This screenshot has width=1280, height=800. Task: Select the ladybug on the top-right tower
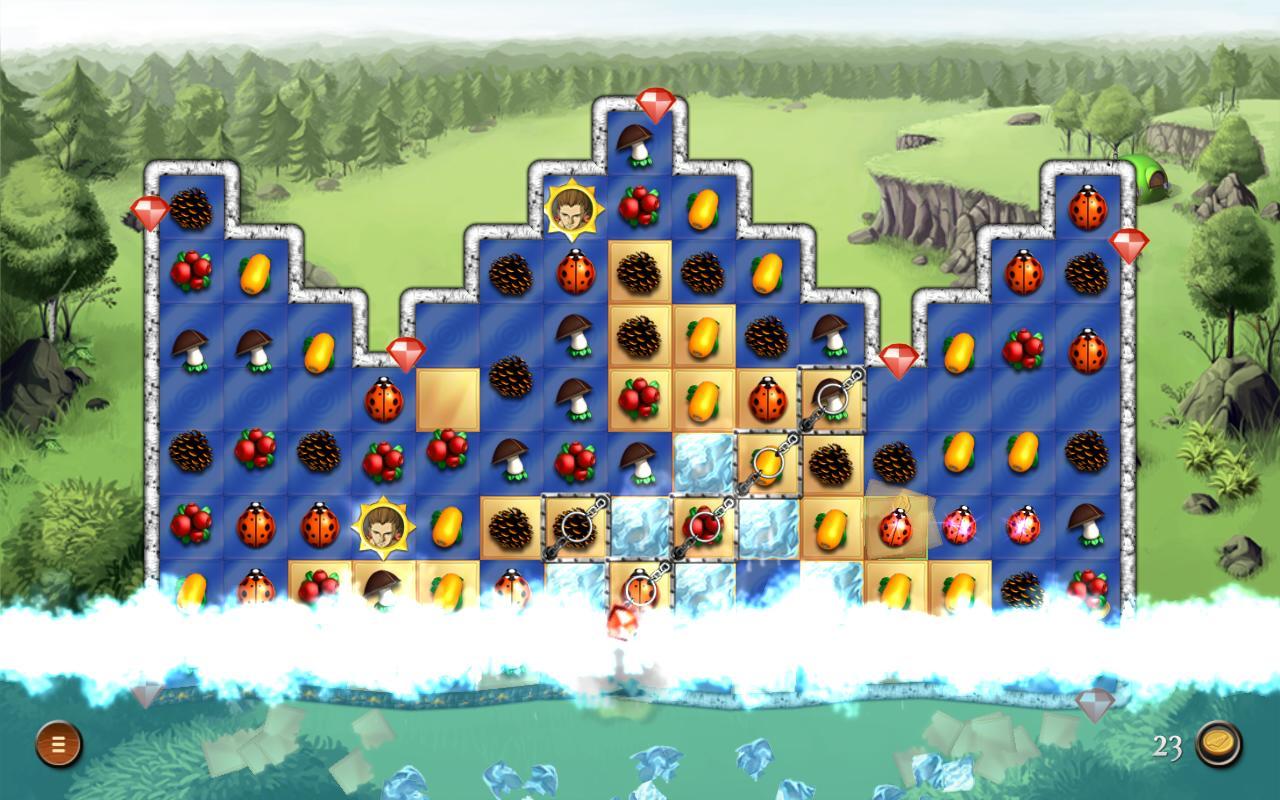coord(1089,205)
